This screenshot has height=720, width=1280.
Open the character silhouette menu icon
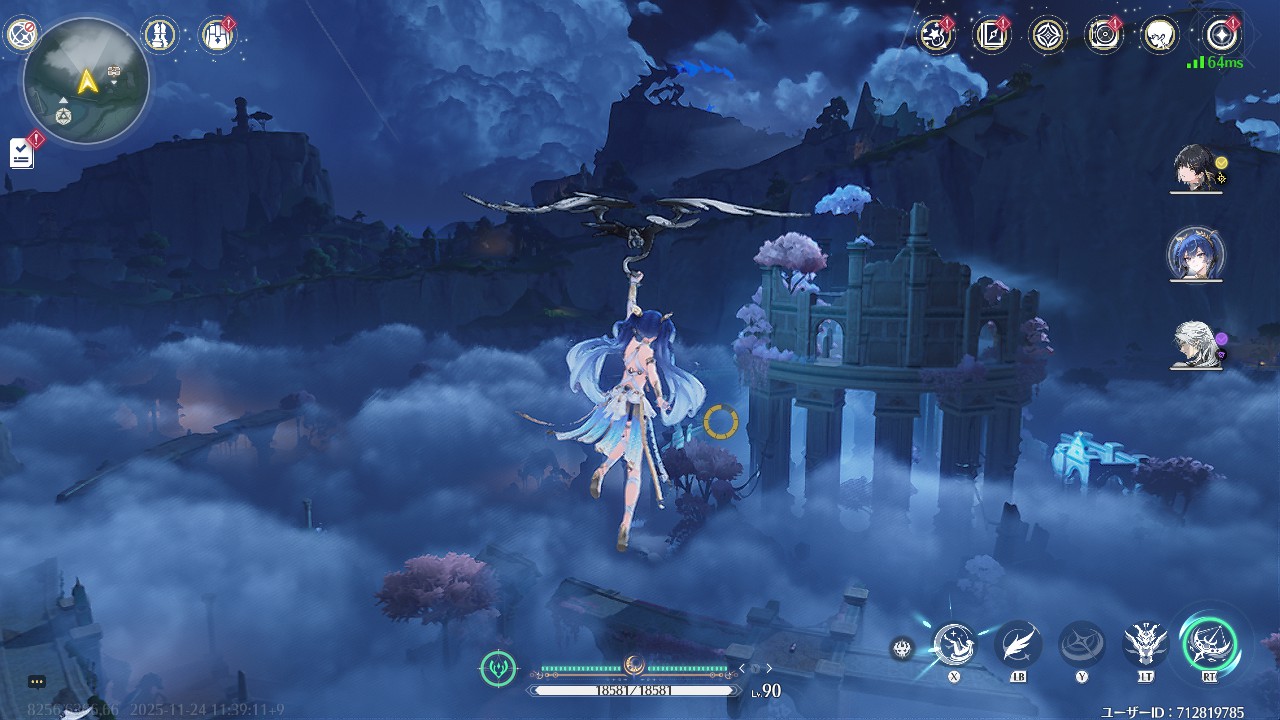pos(1160,35)
